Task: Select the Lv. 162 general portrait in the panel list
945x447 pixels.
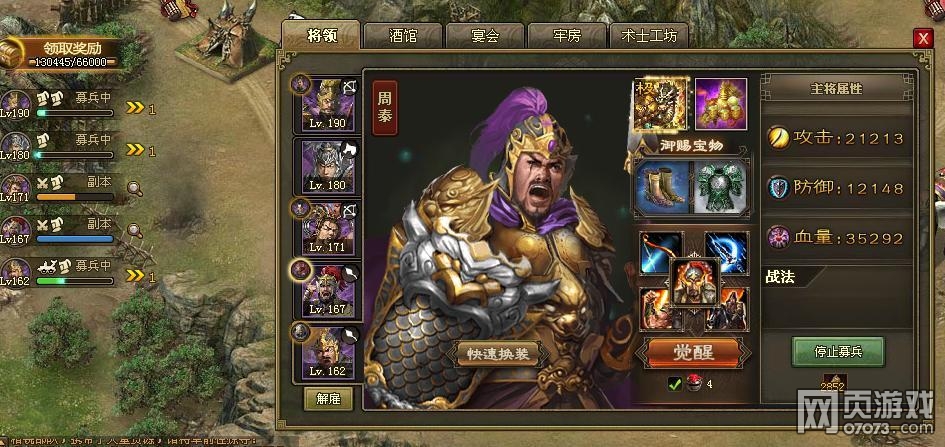Action: (328, 350)
